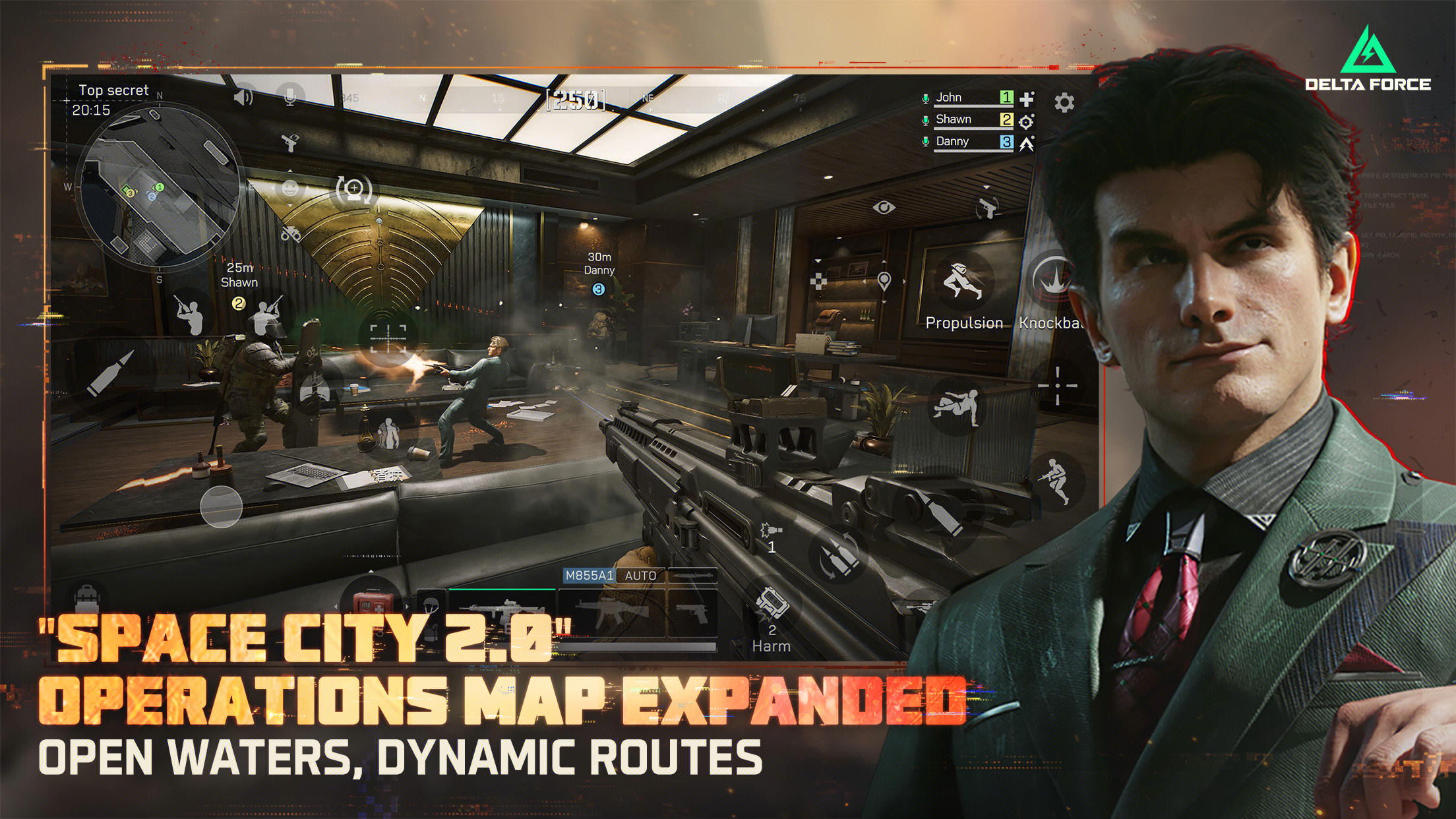Open the emoji quick-chat icon

[x=288, y=189]
